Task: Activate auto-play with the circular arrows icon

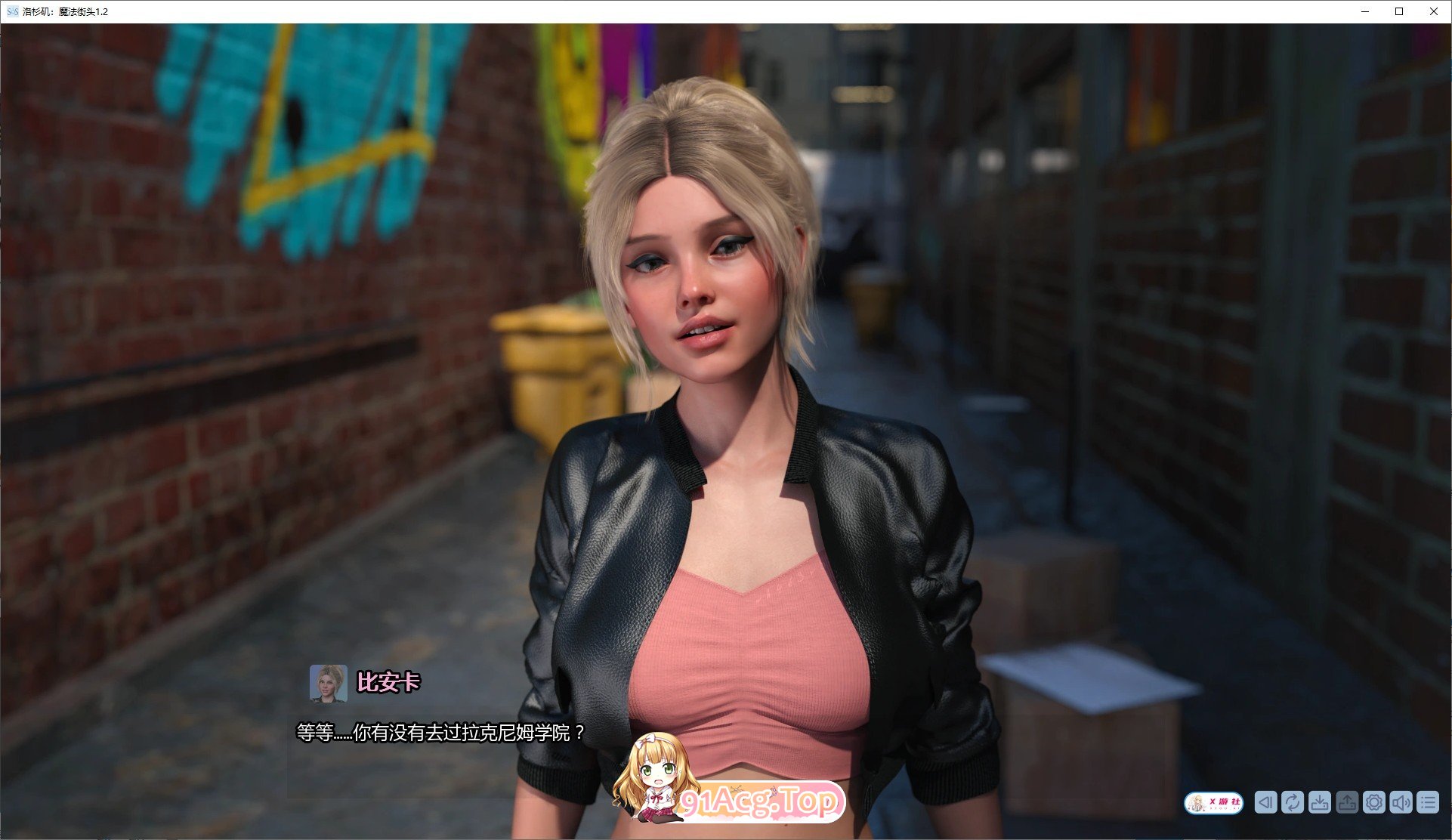Action: coord(1293,802)
